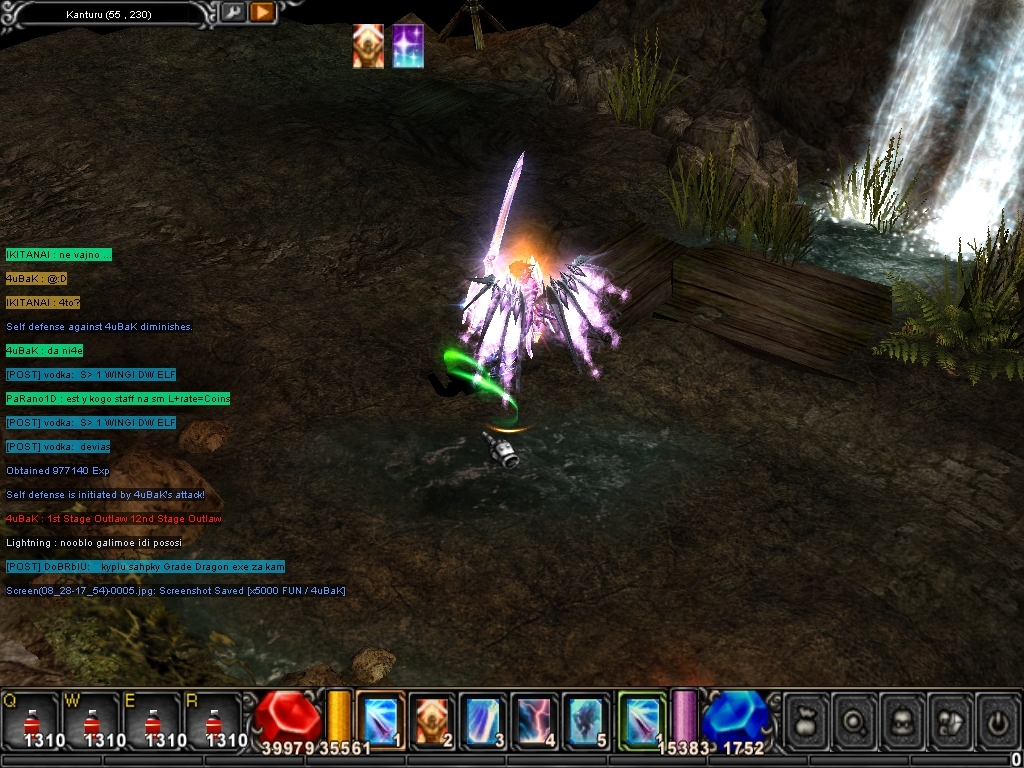
Task: Use the potion in slot Q
Action: [29, 718]
